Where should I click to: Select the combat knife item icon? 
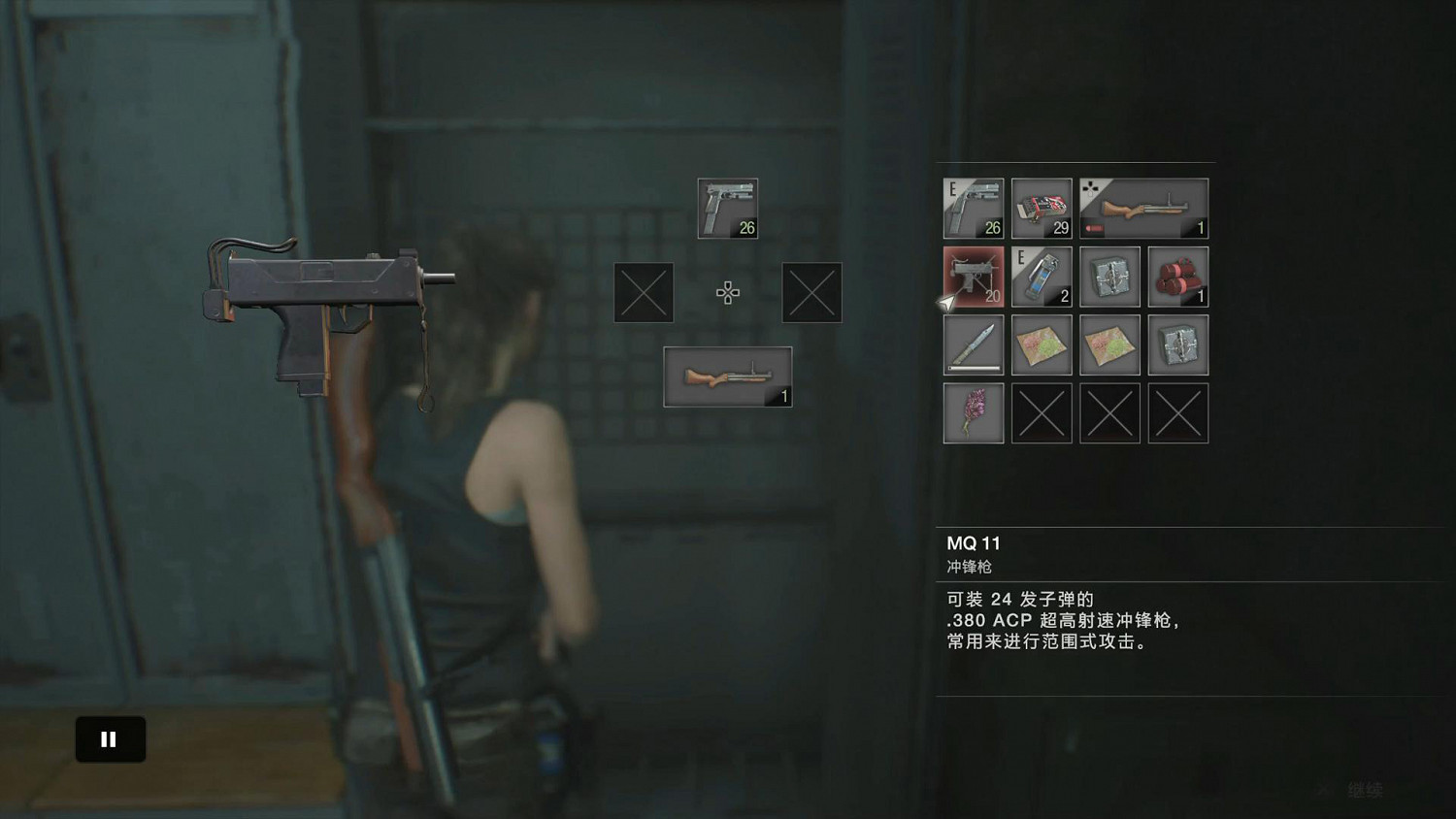[973, 344]
